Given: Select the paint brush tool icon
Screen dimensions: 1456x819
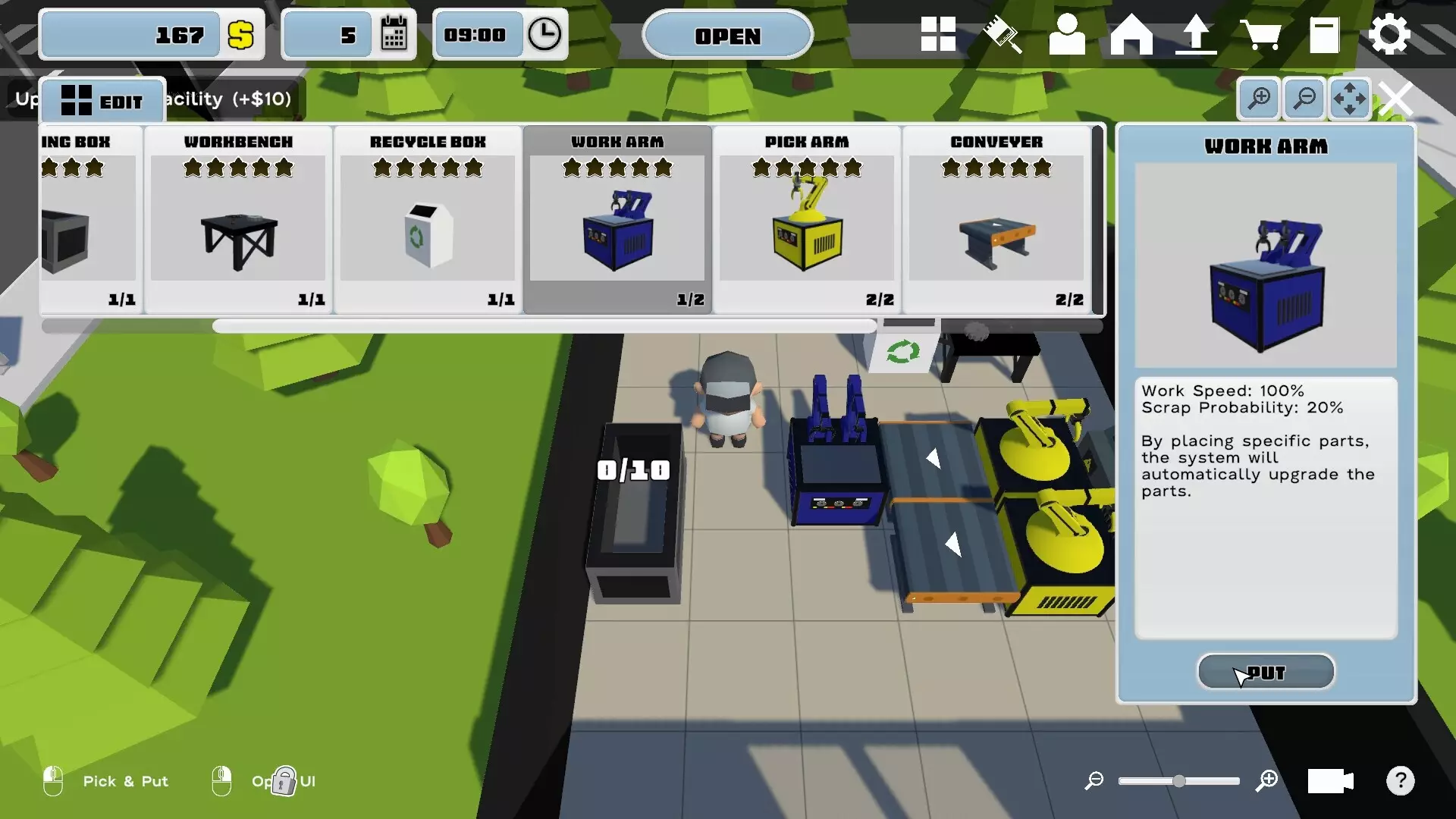Looking at the screenshot, I should [1003, 35].
